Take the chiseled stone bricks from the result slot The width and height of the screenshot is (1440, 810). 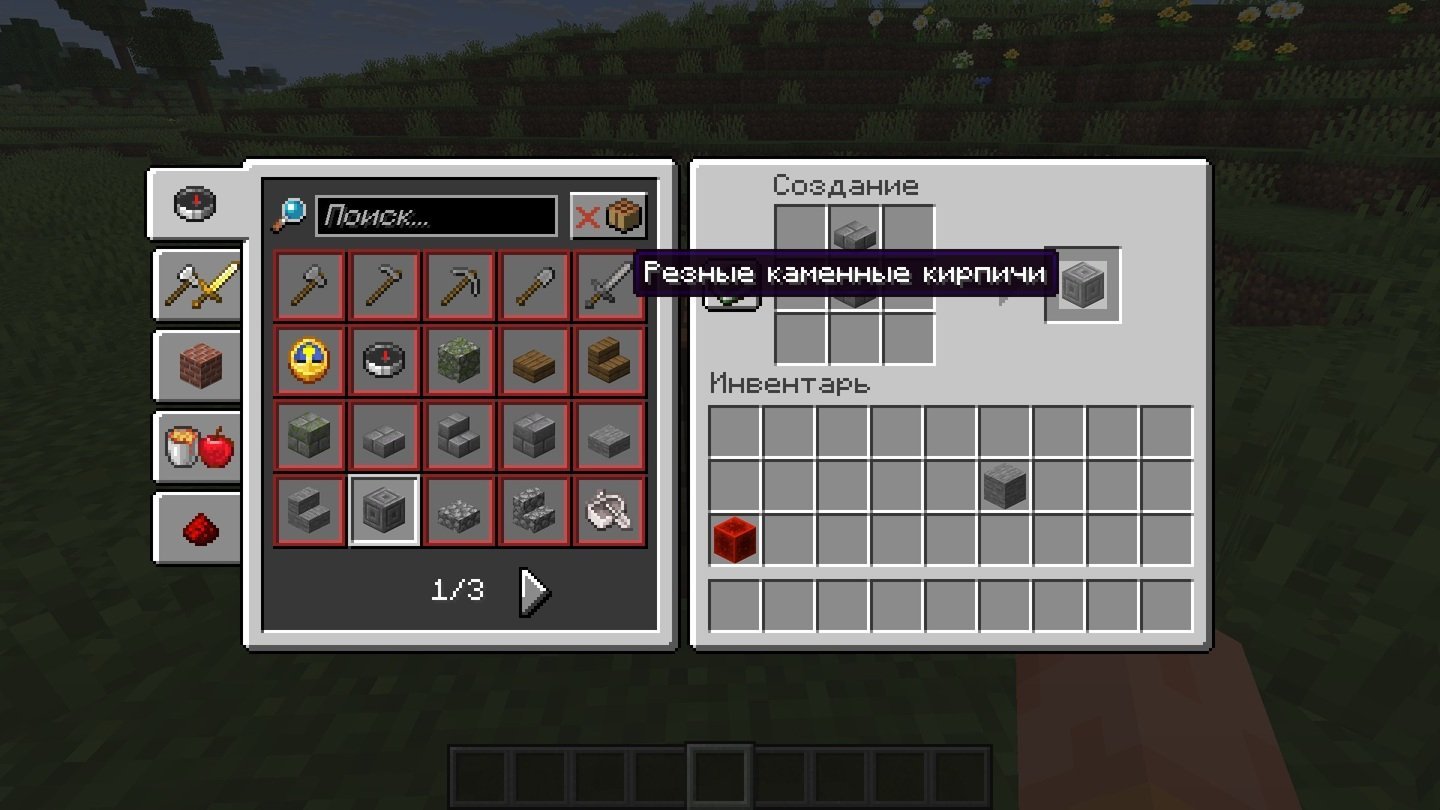pyautogui.click(x=1082, y=285)
